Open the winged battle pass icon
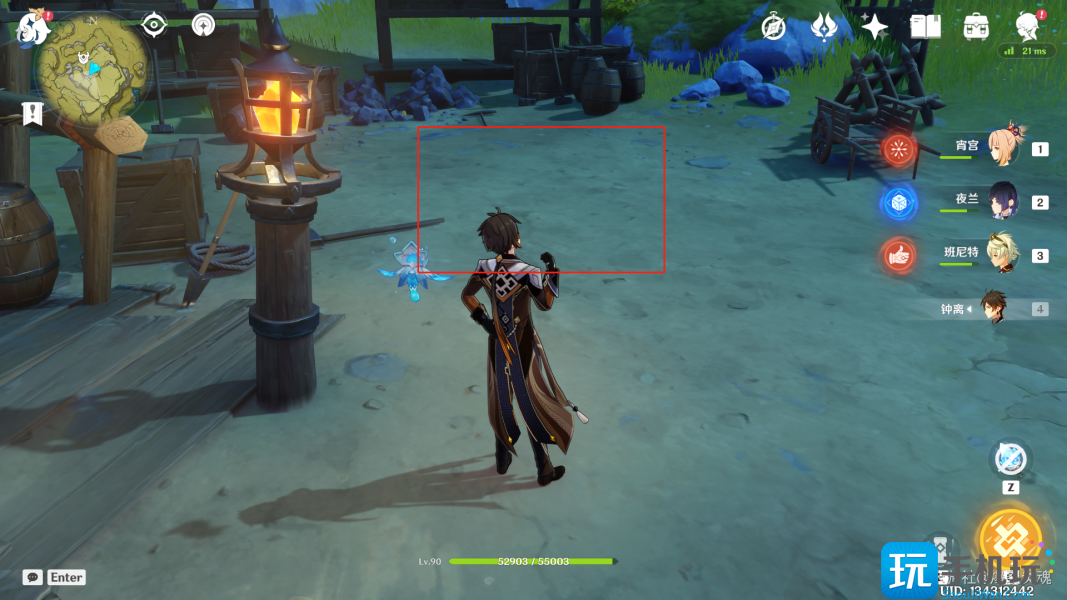The width and height of the screenshot is (1067, 600). tap(823, 27)
